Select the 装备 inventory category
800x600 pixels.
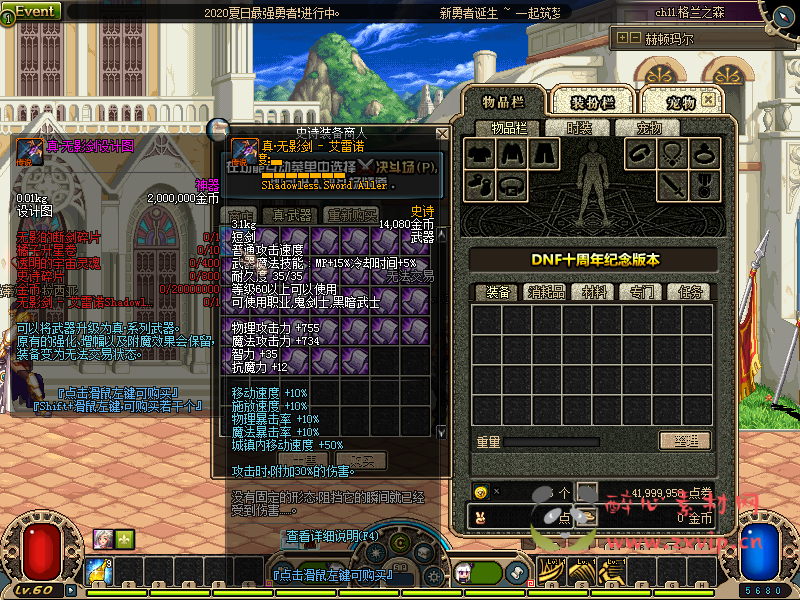(x=498, y=292)
